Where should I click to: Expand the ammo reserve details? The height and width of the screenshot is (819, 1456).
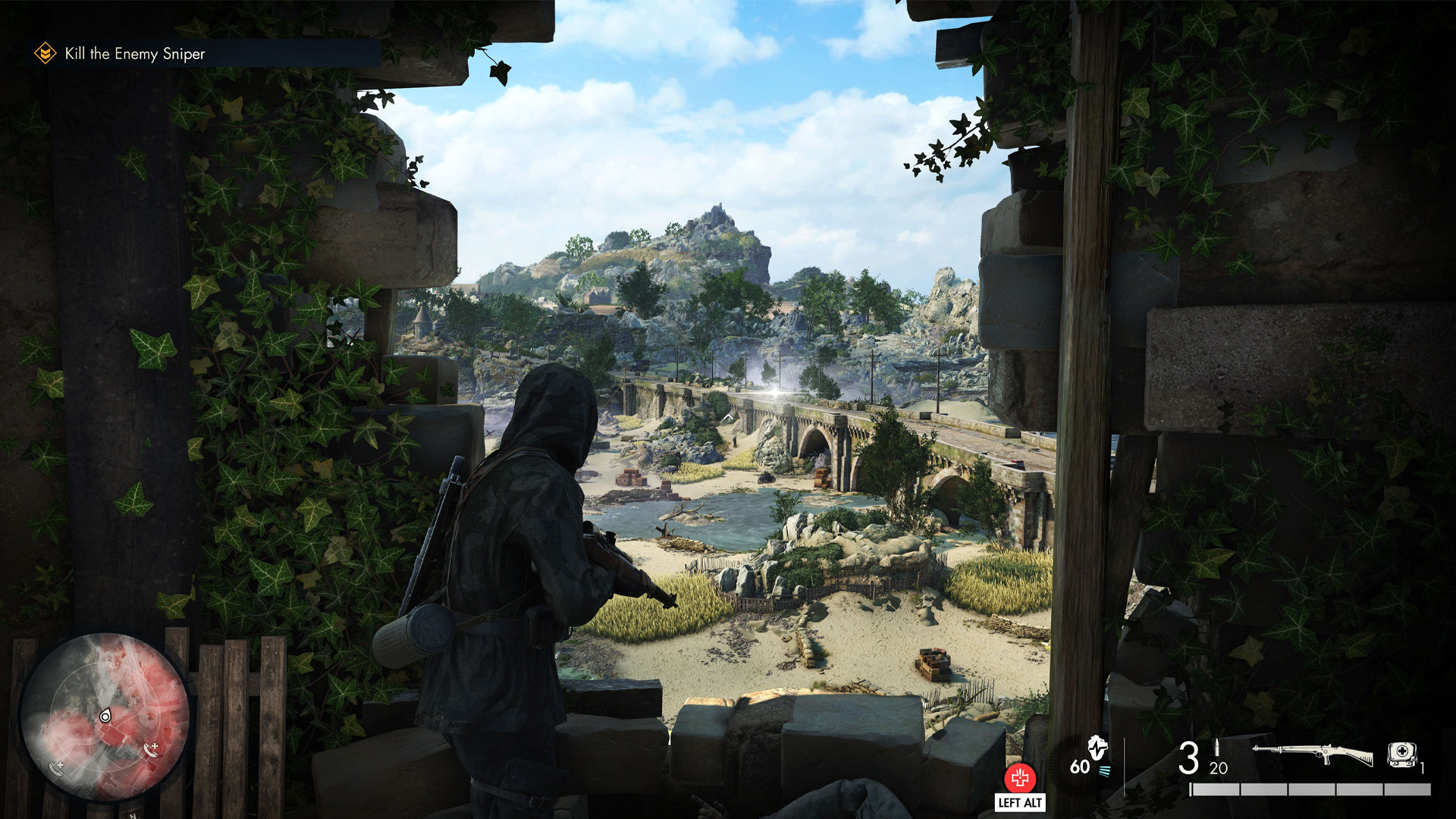pos(1218,769)
